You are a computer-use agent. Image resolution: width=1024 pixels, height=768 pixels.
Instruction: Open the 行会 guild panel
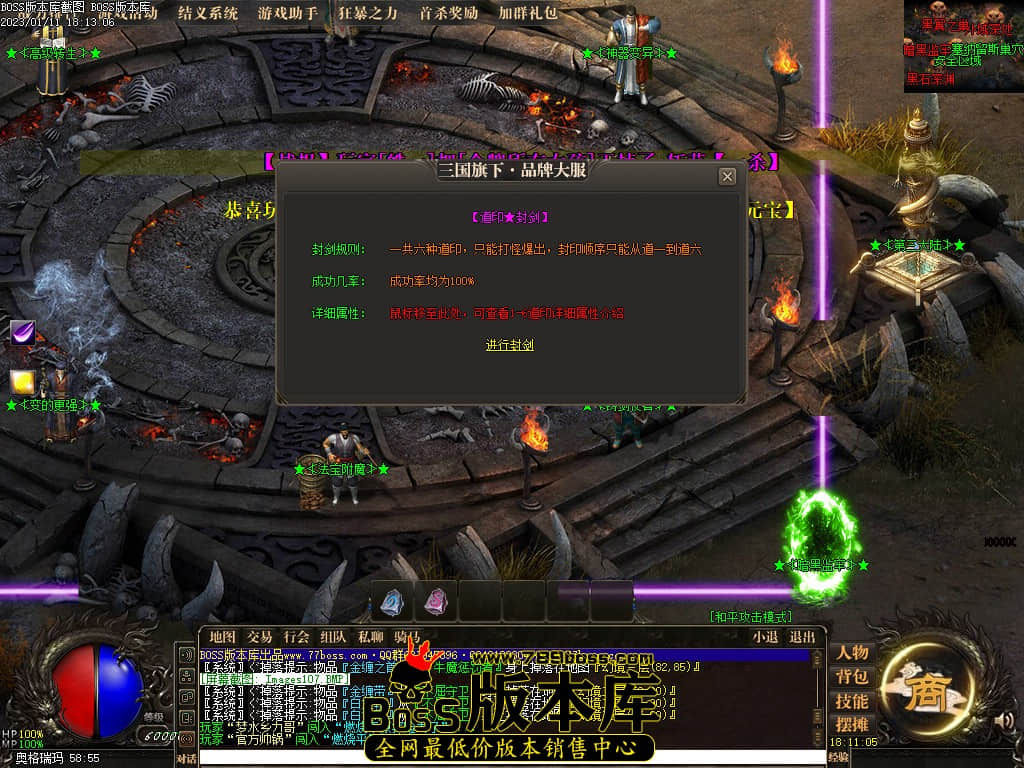[296, 637]
